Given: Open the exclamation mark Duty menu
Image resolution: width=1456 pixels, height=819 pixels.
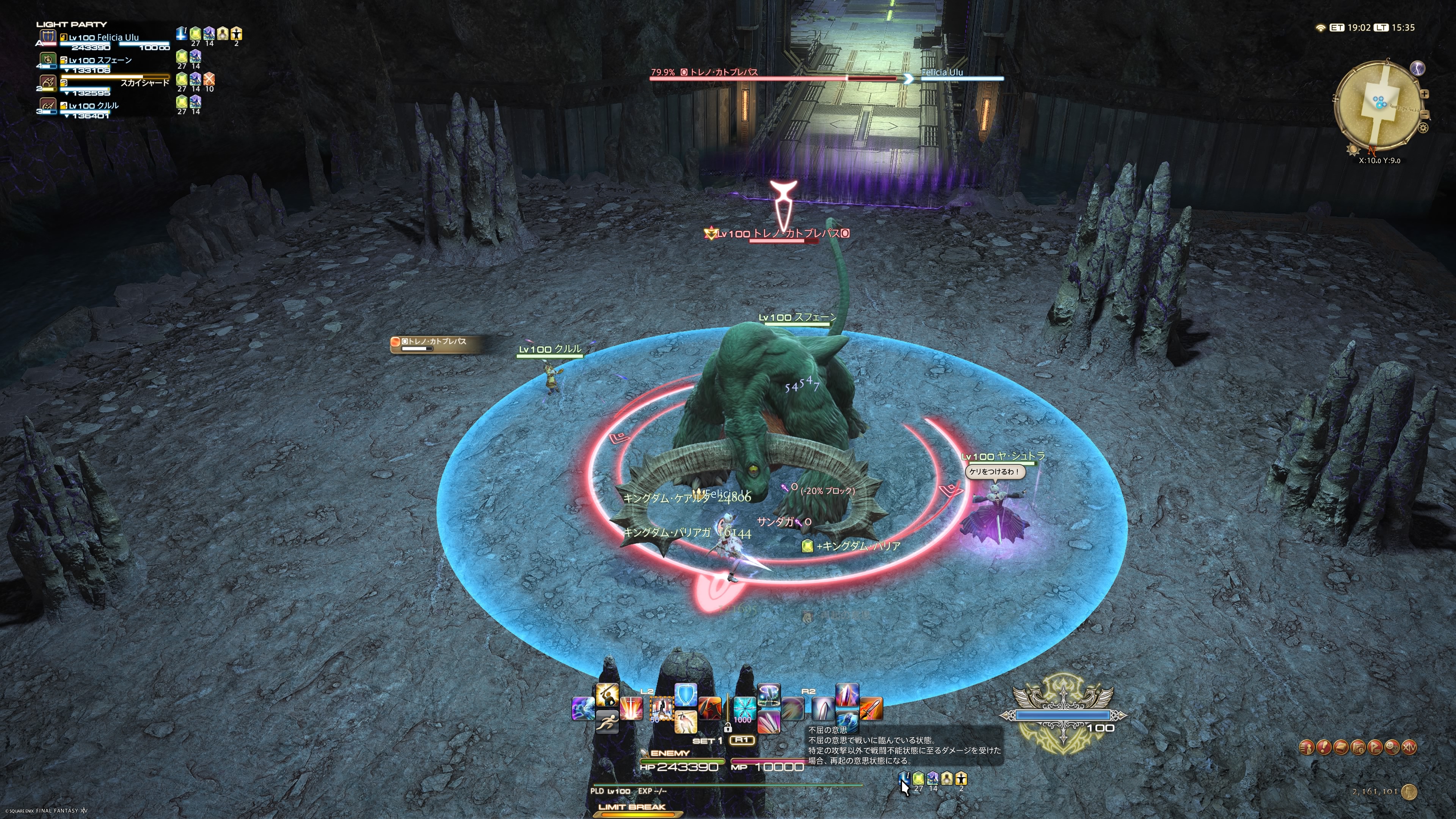Looking at the screenshot, I should [1324, 747].
